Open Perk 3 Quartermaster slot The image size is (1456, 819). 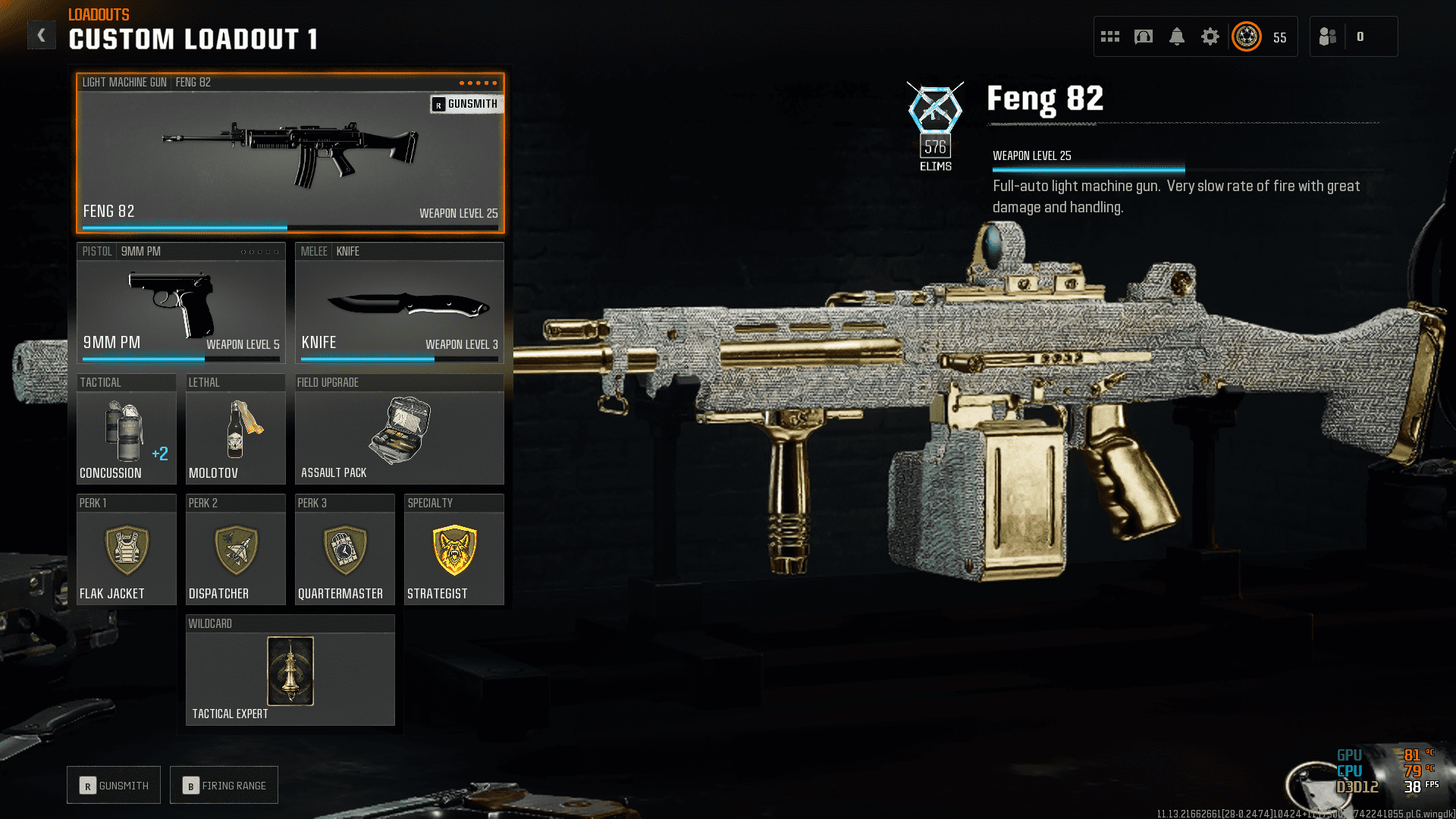pos(344,551)
